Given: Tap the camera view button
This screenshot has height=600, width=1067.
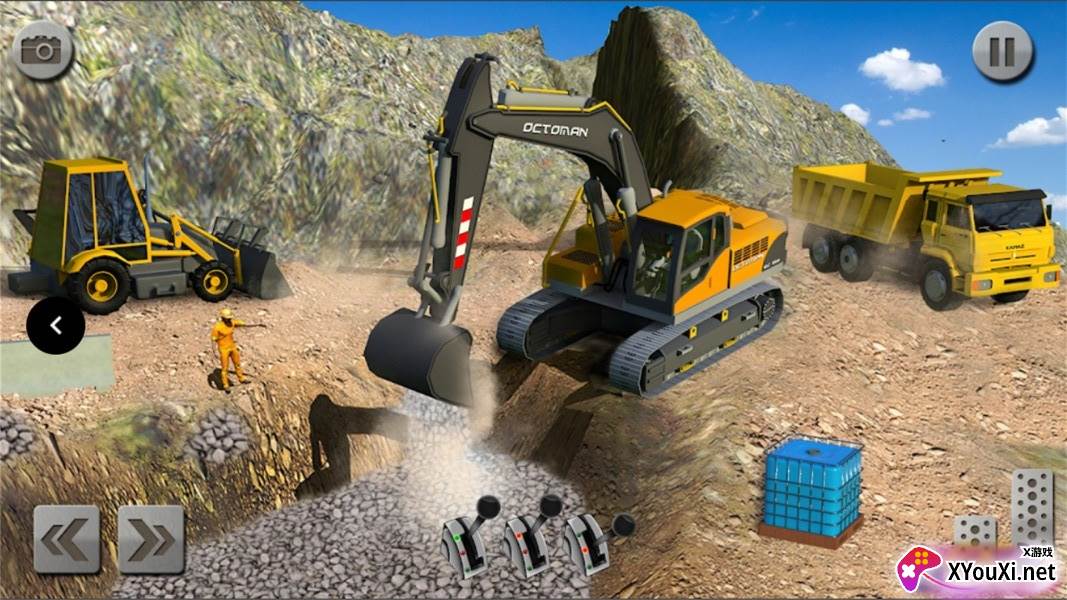Looking at the screenshot, I should (43, 50).
